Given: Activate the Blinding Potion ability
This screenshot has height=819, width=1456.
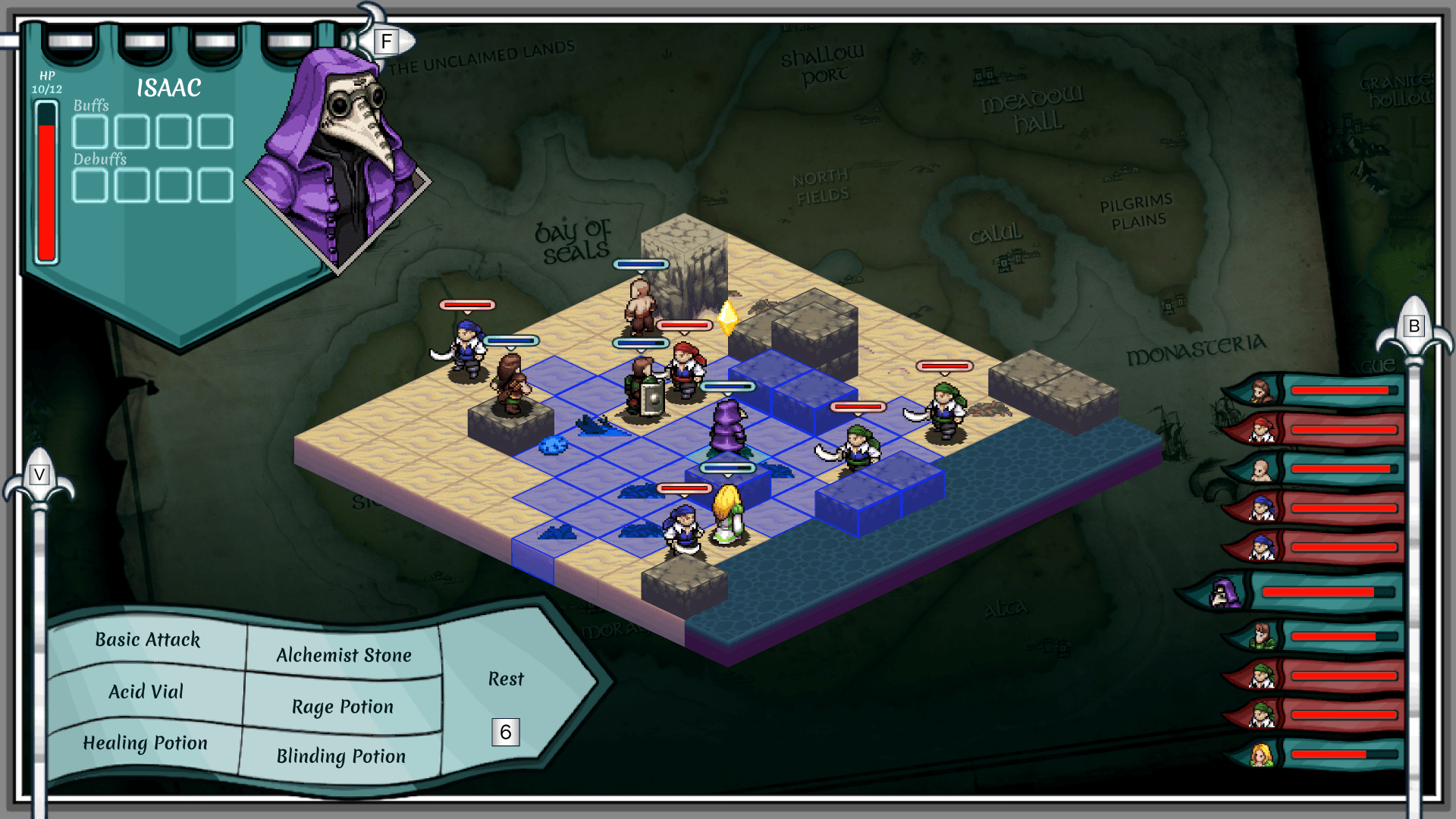Looking at the screenshot, I should click(341, 756).
